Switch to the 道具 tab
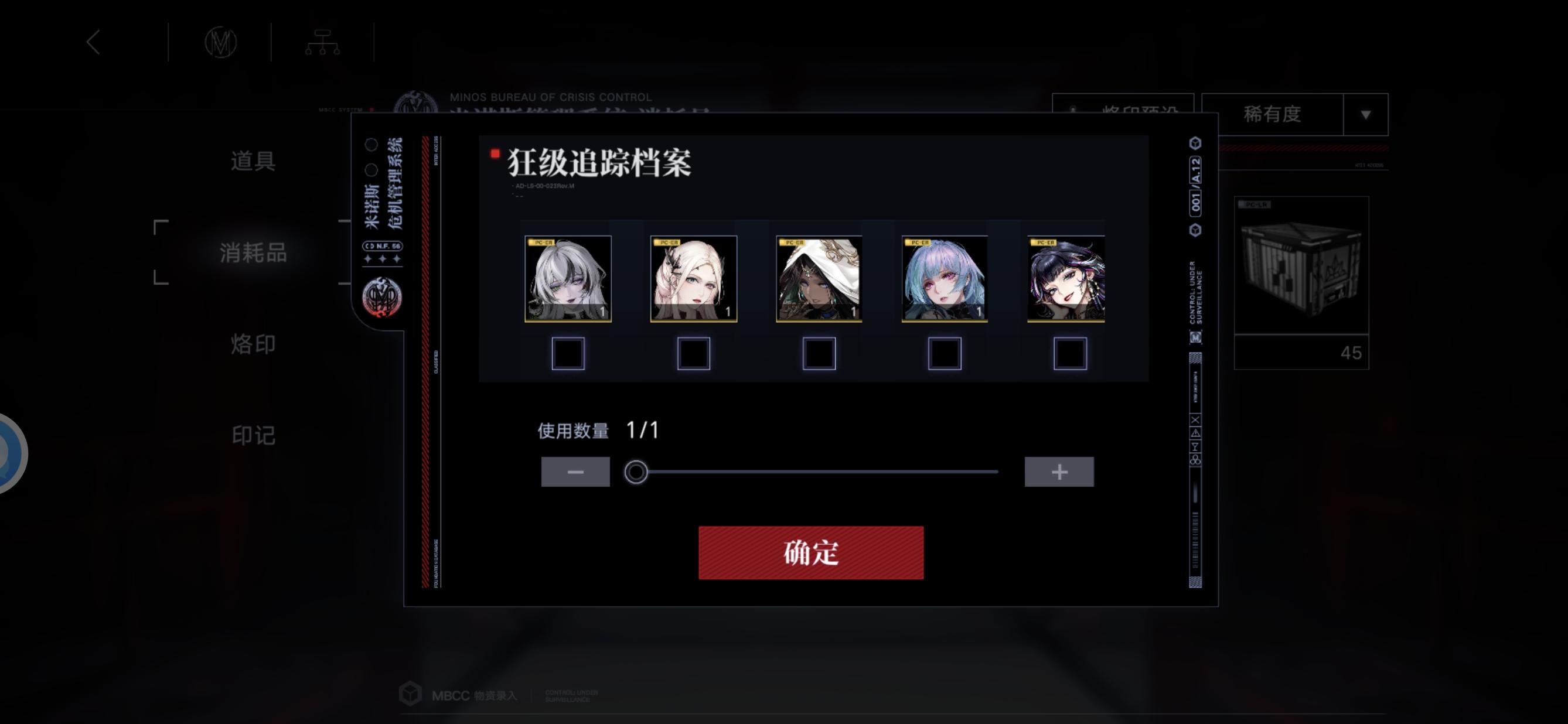The height and width of the screenshot is (724, 1568). 254,161
